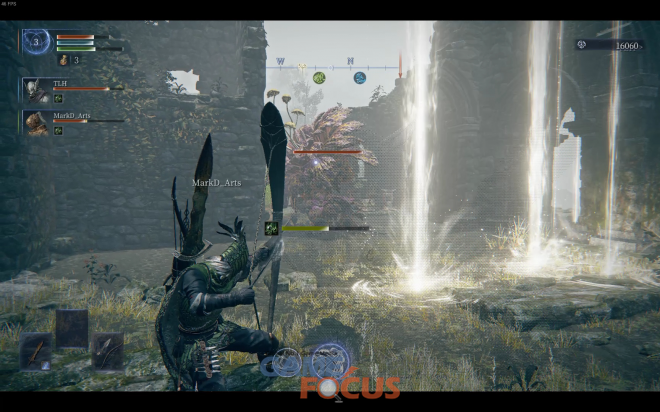Click the green buff icon beside the center bar
Screen dimensions: 660x412
[271, 228]
